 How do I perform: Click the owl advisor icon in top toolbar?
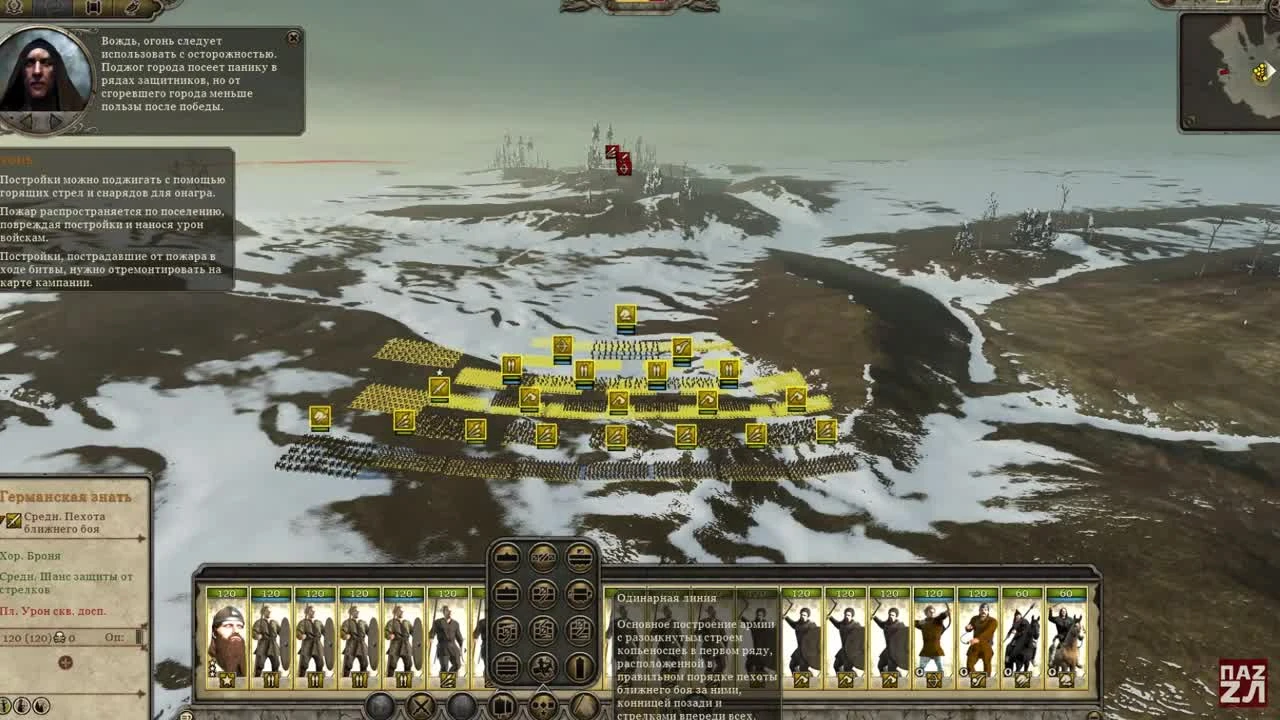pyautogui.click(x=133, y=8)
